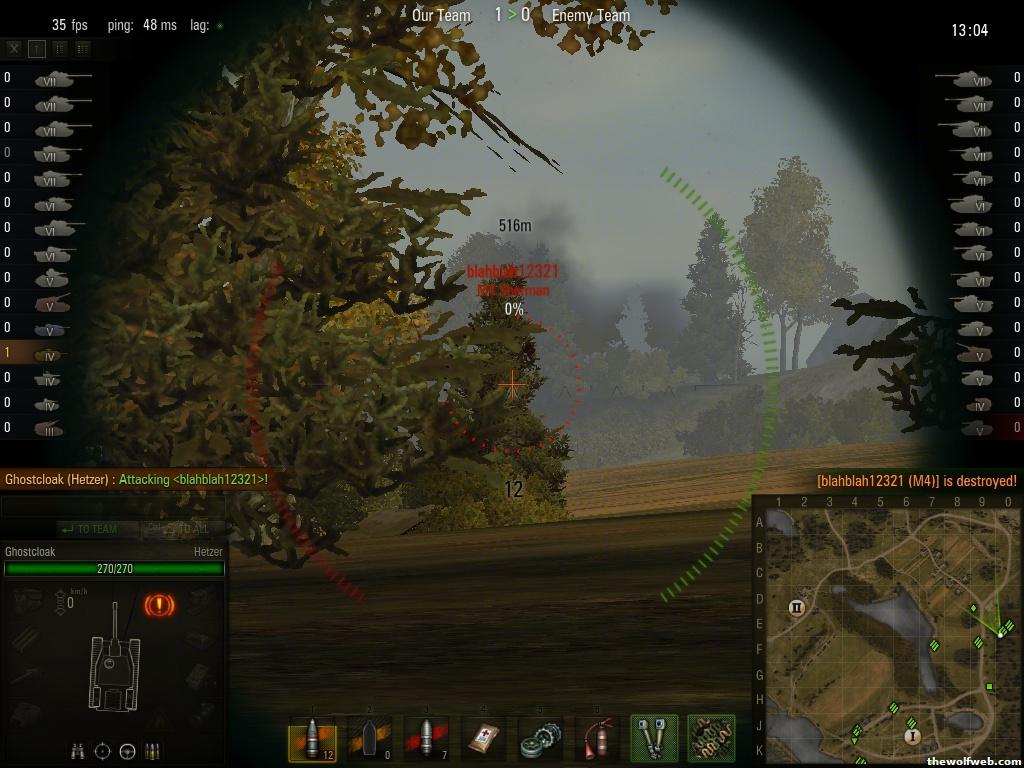Click the binocular telescope equipment icon
Viewport: 1024px width, 768px height.
click(x=654, y=739)
